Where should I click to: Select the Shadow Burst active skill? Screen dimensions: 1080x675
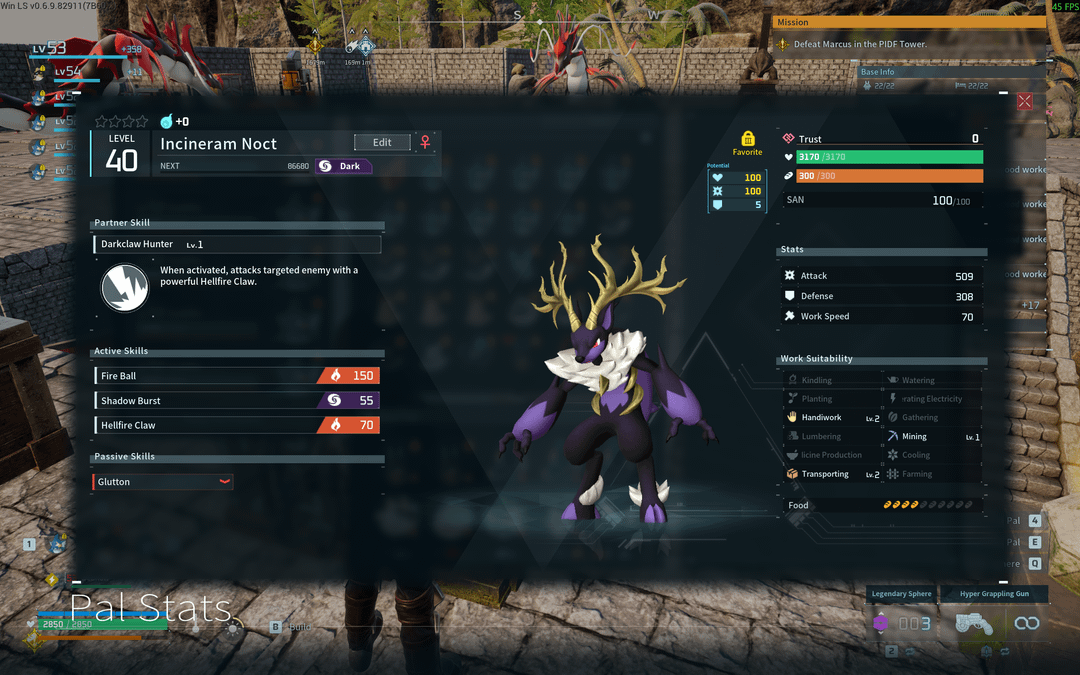point(236,401)
